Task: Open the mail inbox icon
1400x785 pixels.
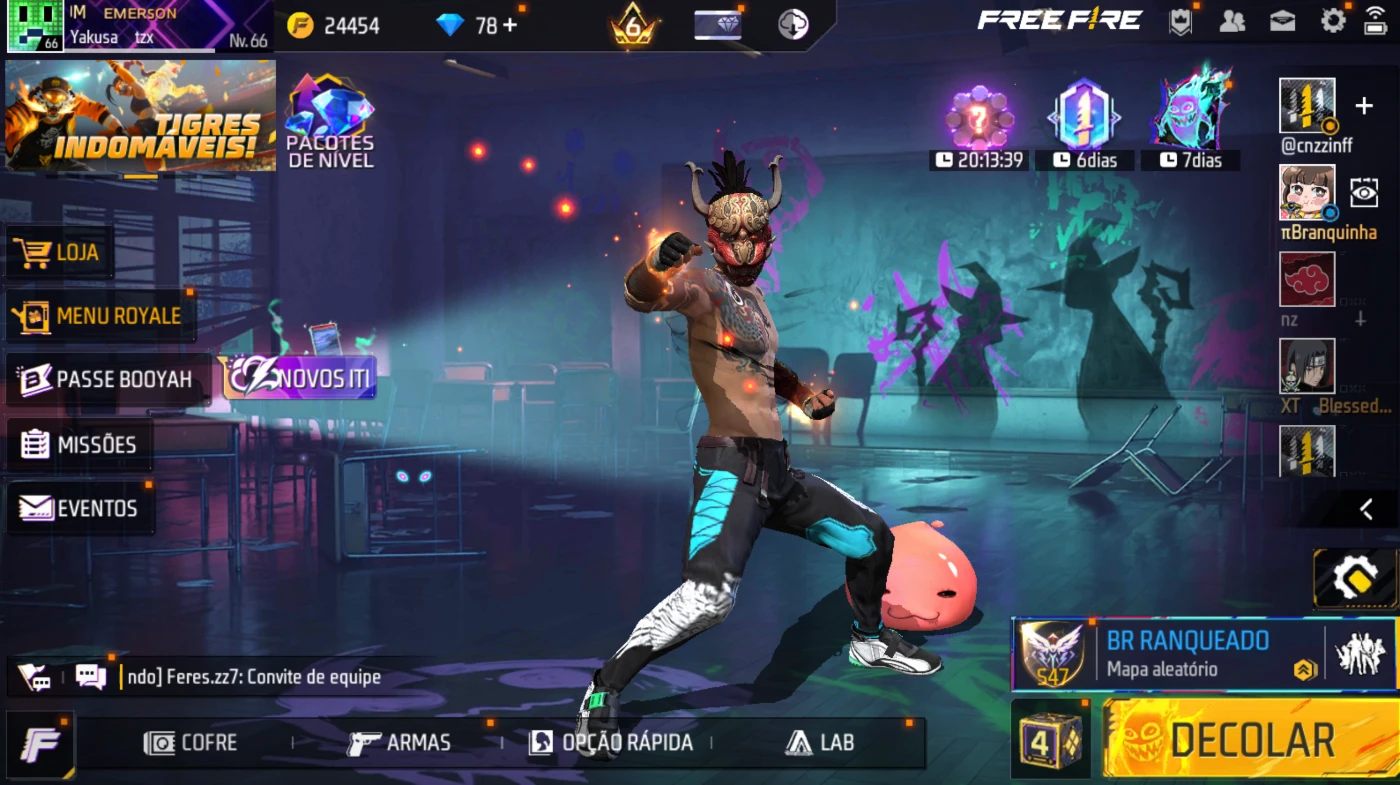Action: point(1282,21)
